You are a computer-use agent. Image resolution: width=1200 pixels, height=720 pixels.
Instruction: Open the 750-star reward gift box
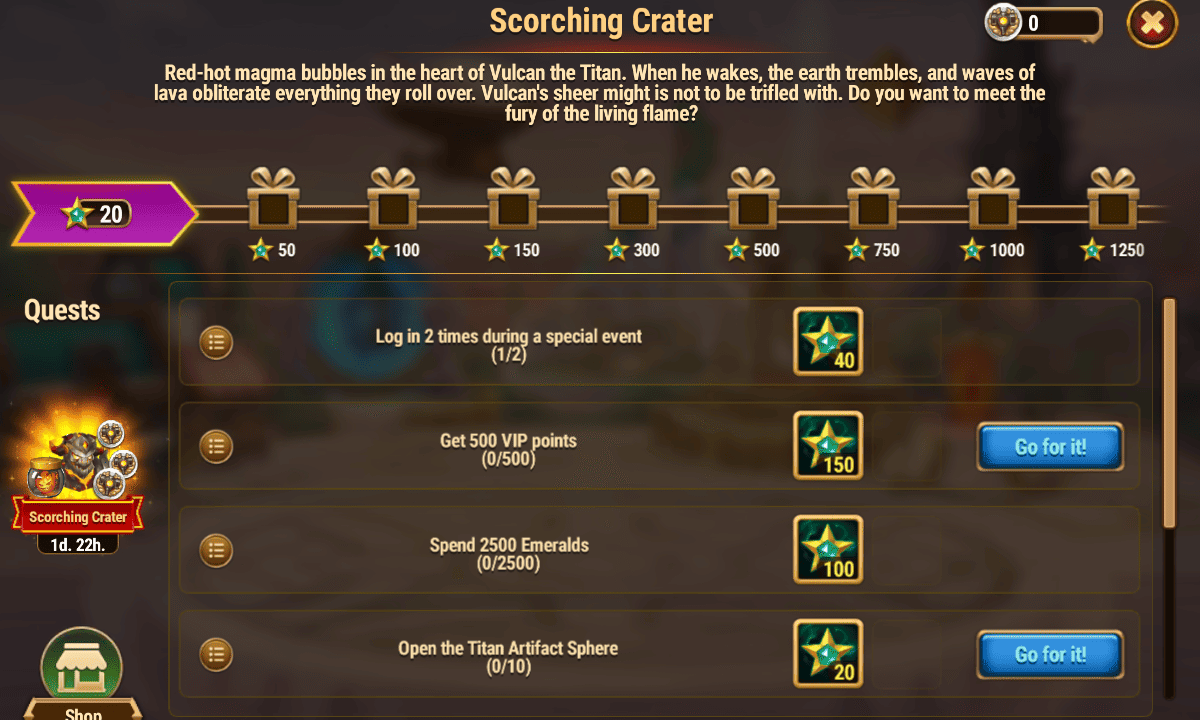tap(873, 202)
